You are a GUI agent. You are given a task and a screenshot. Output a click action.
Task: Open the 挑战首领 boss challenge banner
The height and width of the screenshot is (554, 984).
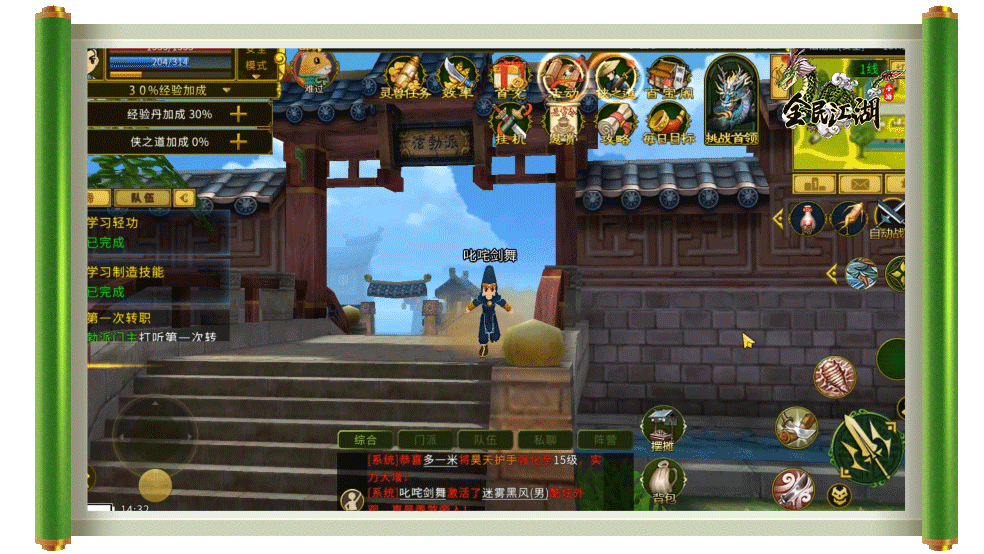[x=732, y=100]
